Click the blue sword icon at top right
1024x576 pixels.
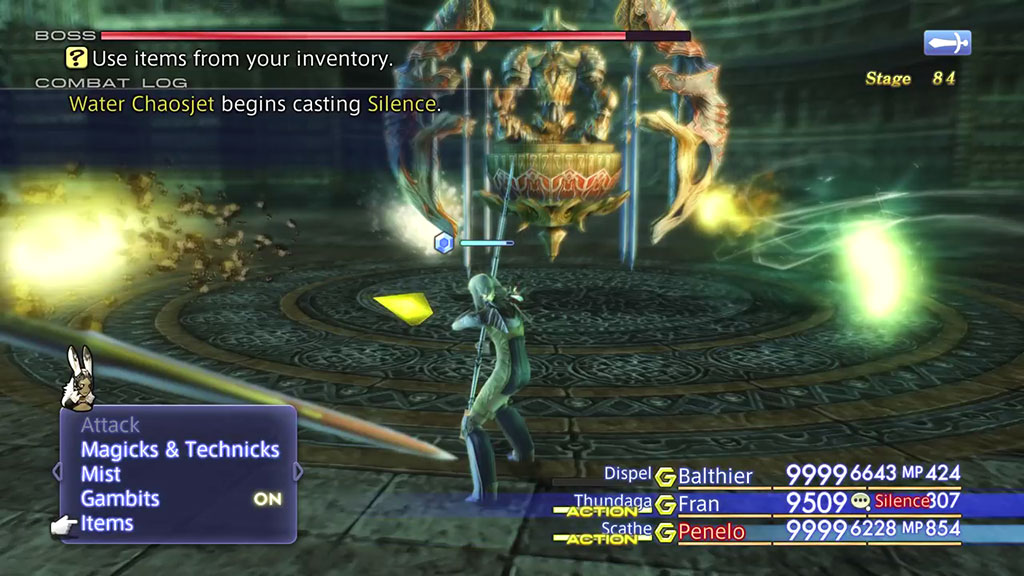tap(947, 43)
